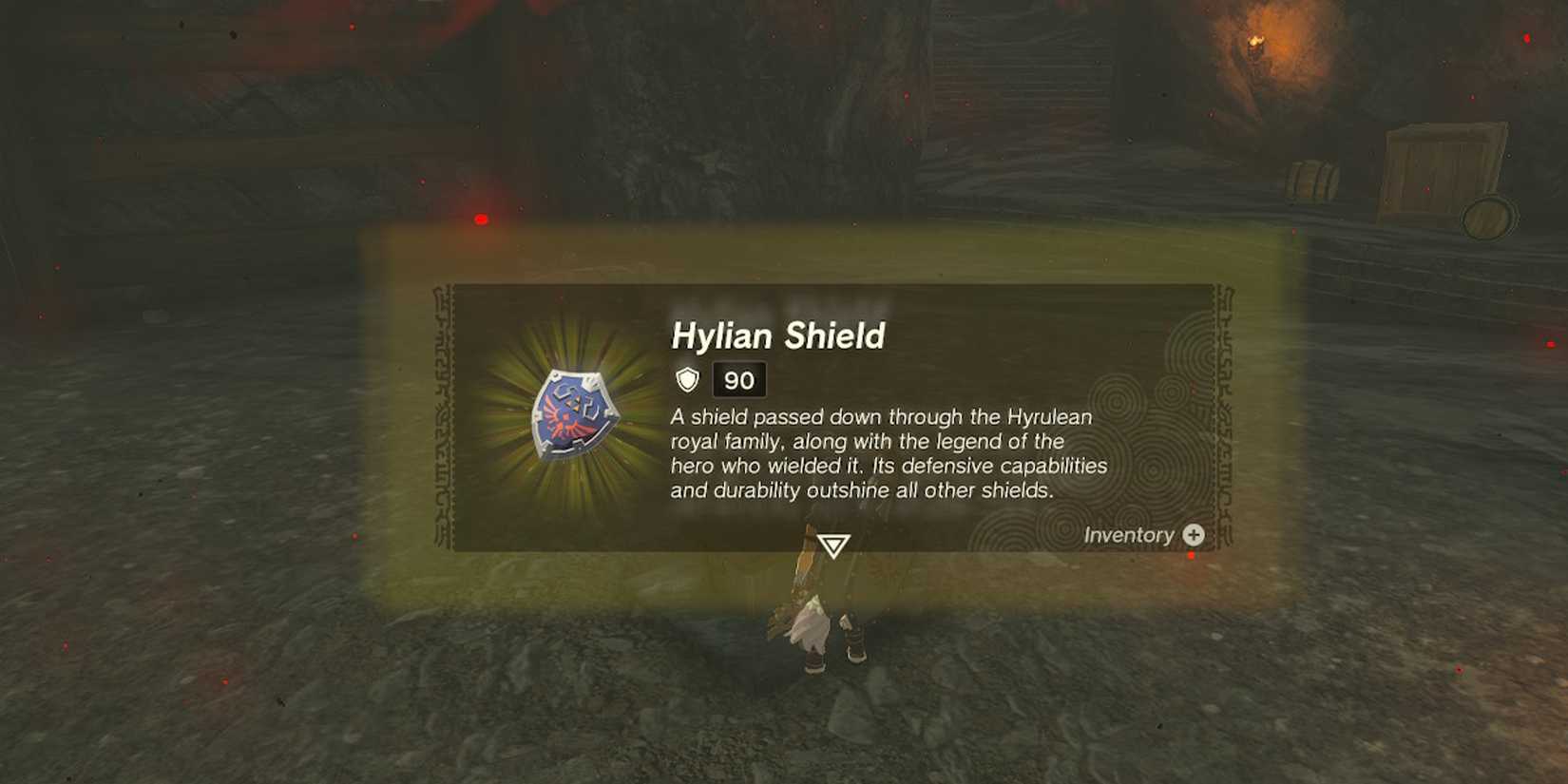Select the Hylian Shield title text
Image resolution: width=1568 pixels, height=784 pixels.
(x=779, y=335)
